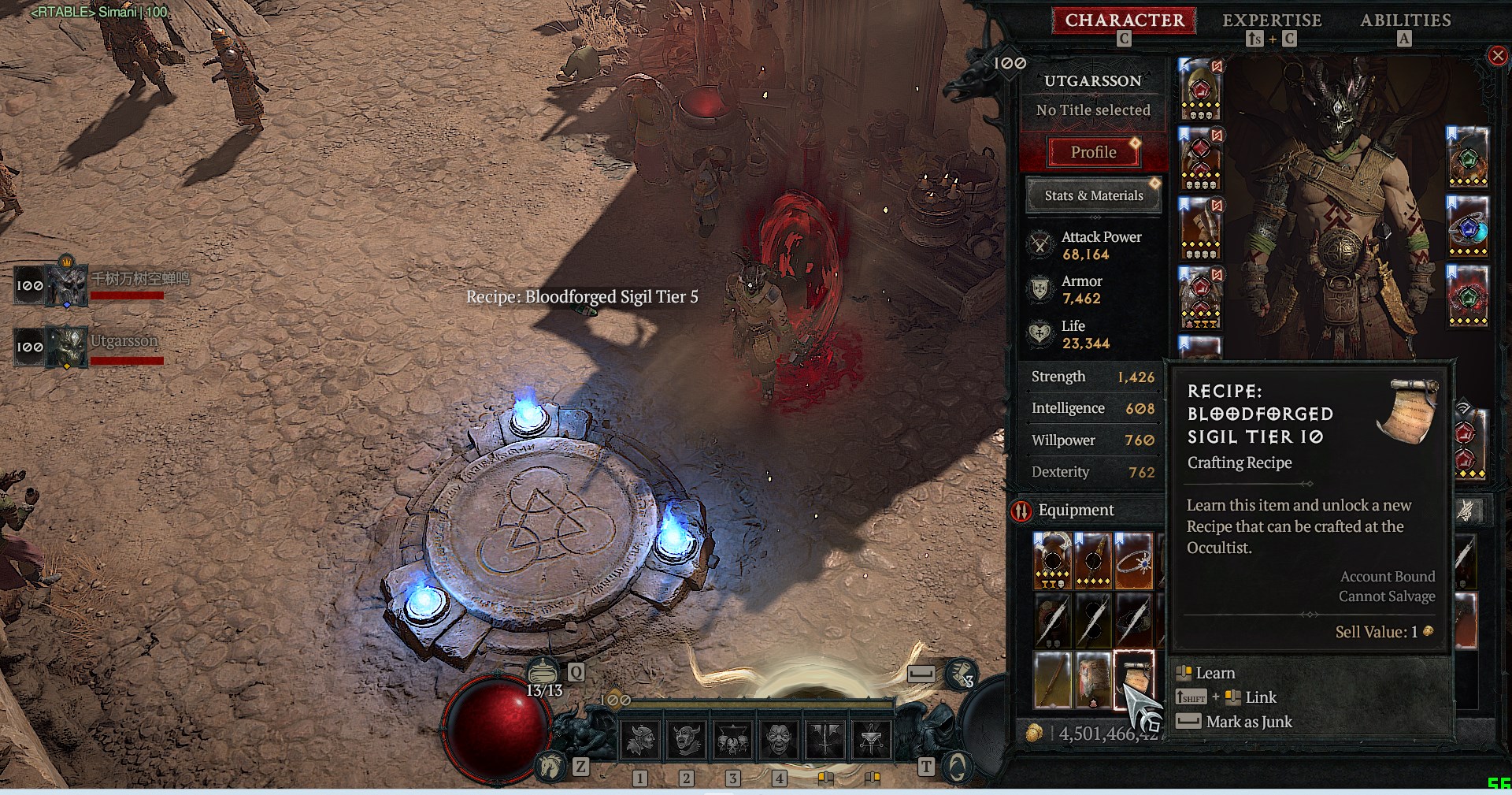The image size is (1512, 795).
Task: Summon the mount with the horse icon
Action: tap(550, 766)
